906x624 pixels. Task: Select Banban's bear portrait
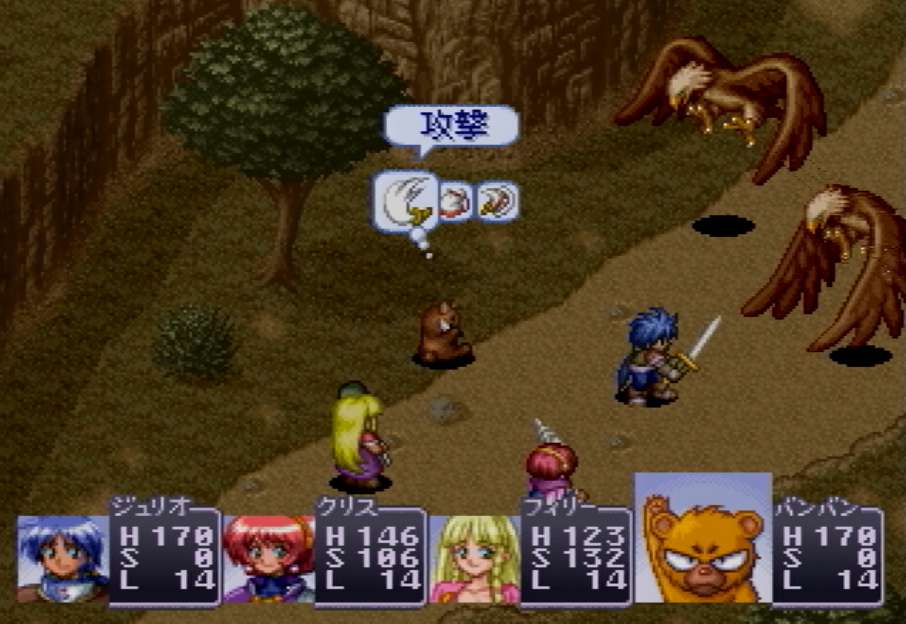point(702,540)
